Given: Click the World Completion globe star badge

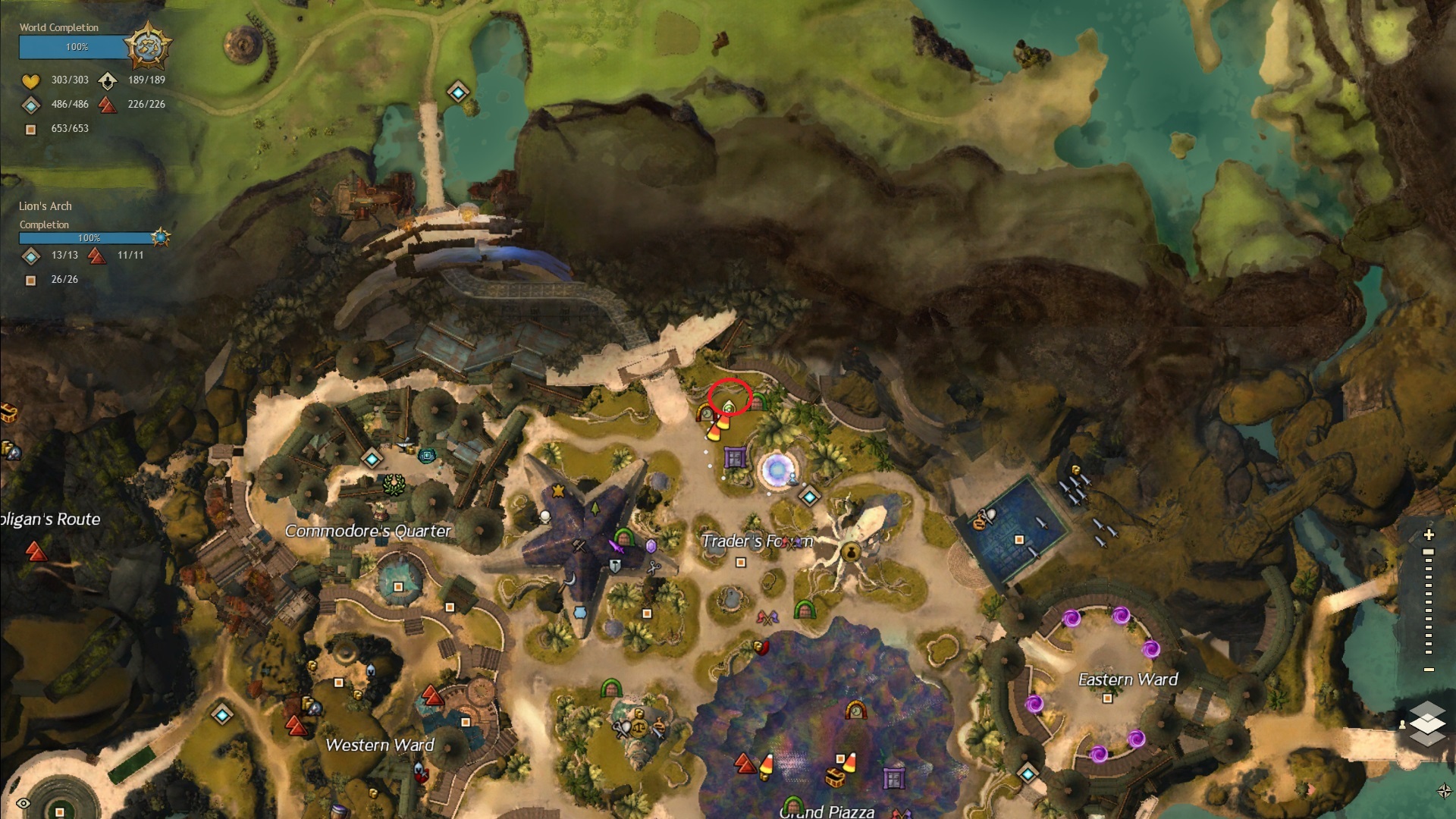Looking at the screenshot, I should click(147, 46).
